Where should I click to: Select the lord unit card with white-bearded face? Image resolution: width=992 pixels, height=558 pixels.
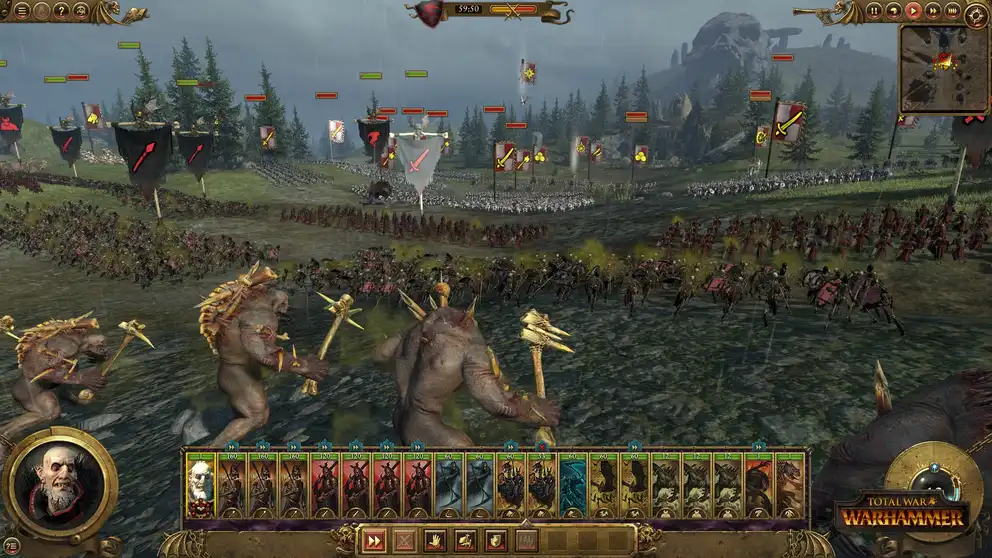pyautogui.click(x=201, y=485)
